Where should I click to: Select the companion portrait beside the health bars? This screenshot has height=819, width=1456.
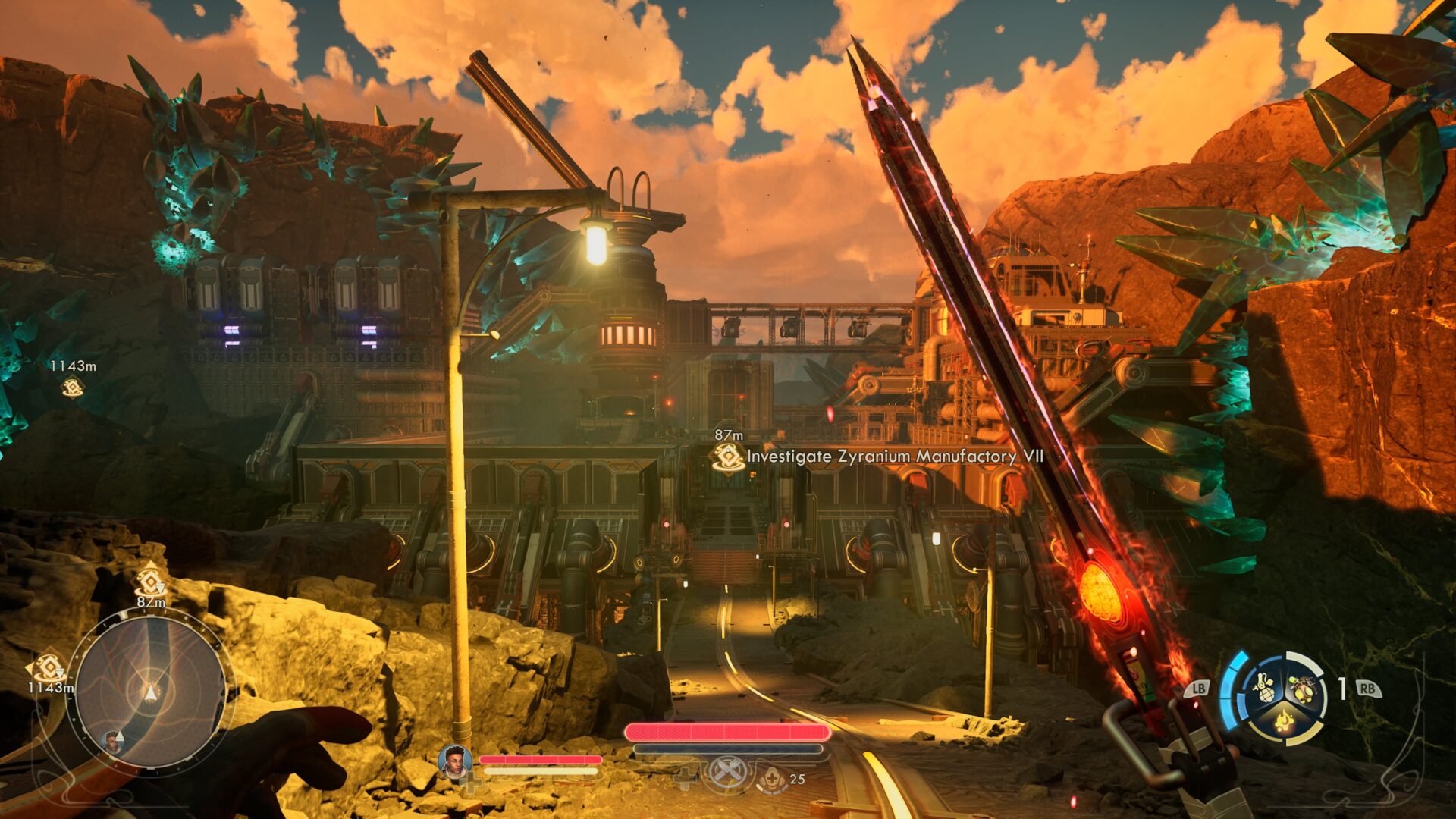click(x=455, y=761)
